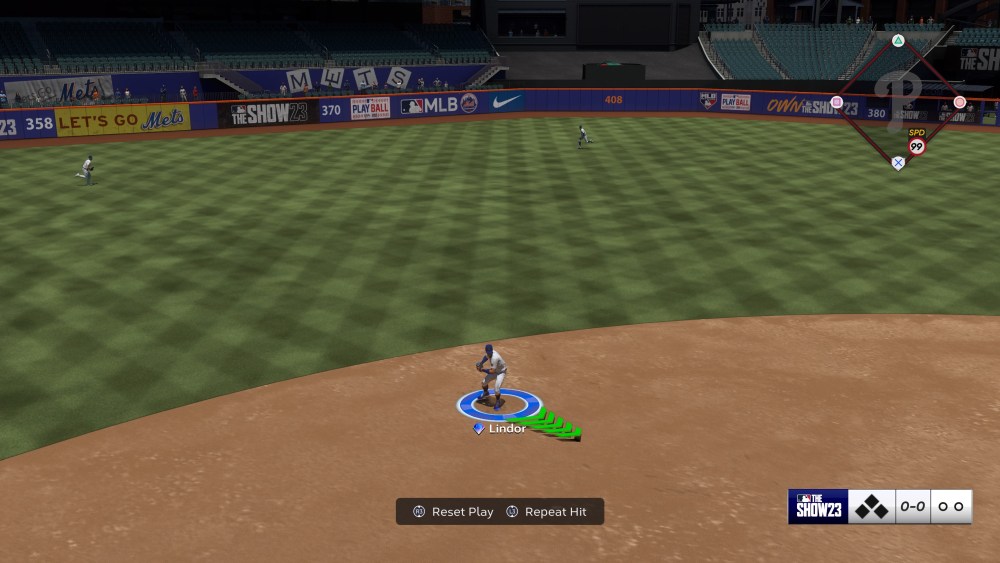The width and height of the screenshot is (1000, 563).
Task: Select the Repeat Hit option
Action: [546, 512]
